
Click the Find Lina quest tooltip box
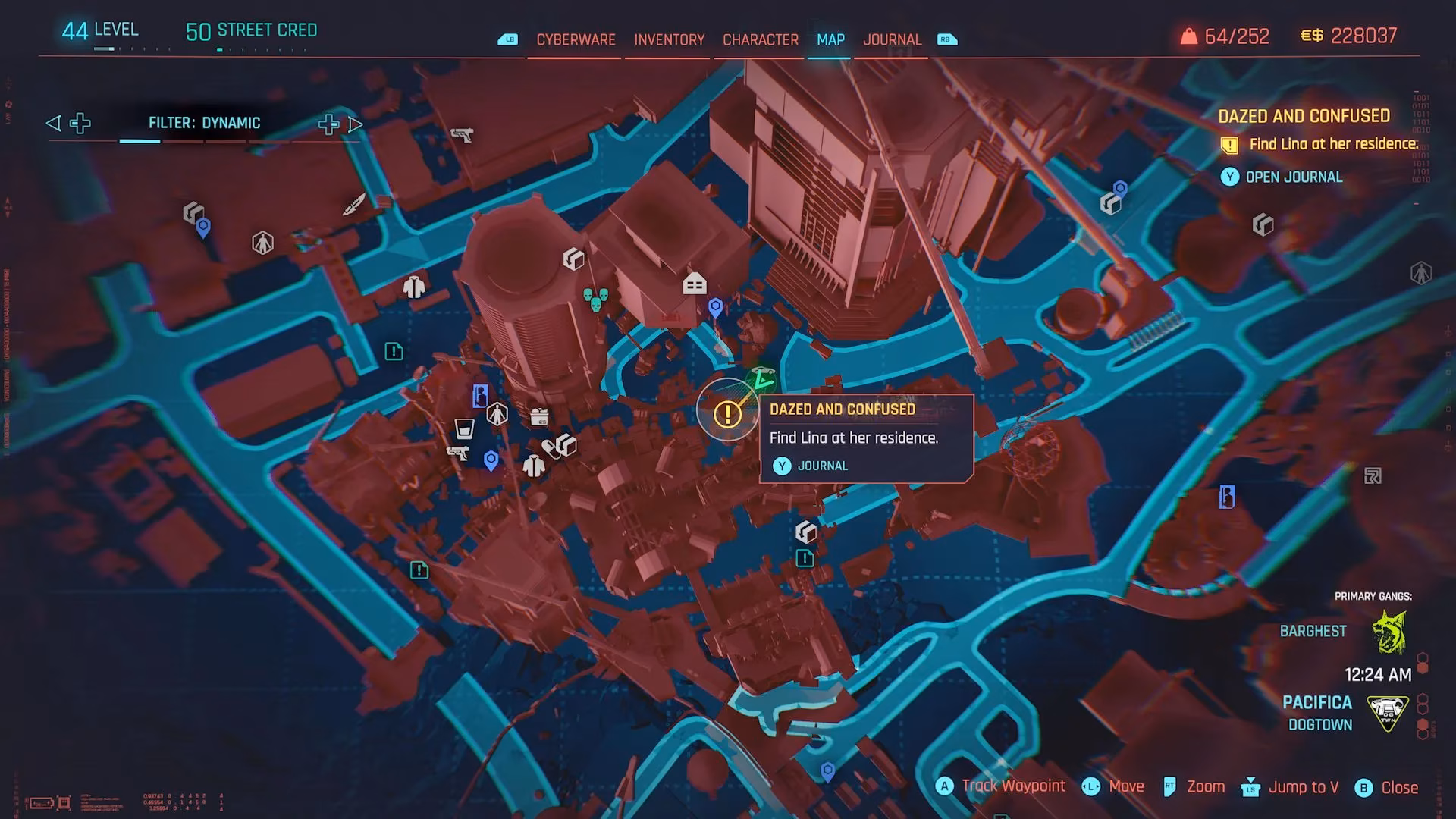coord(868,438)
